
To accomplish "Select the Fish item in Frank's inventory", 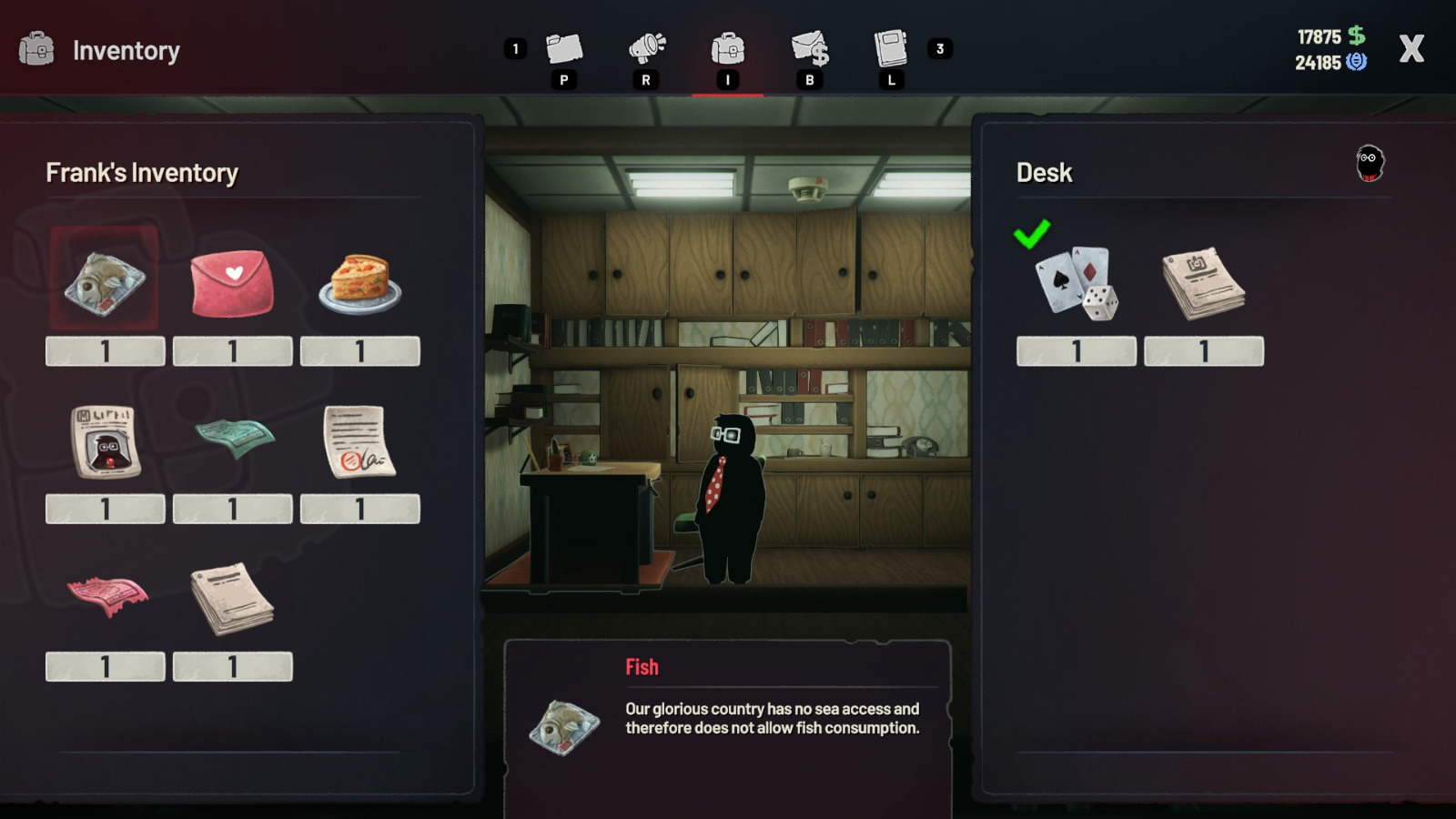I will tap(105, 281).
